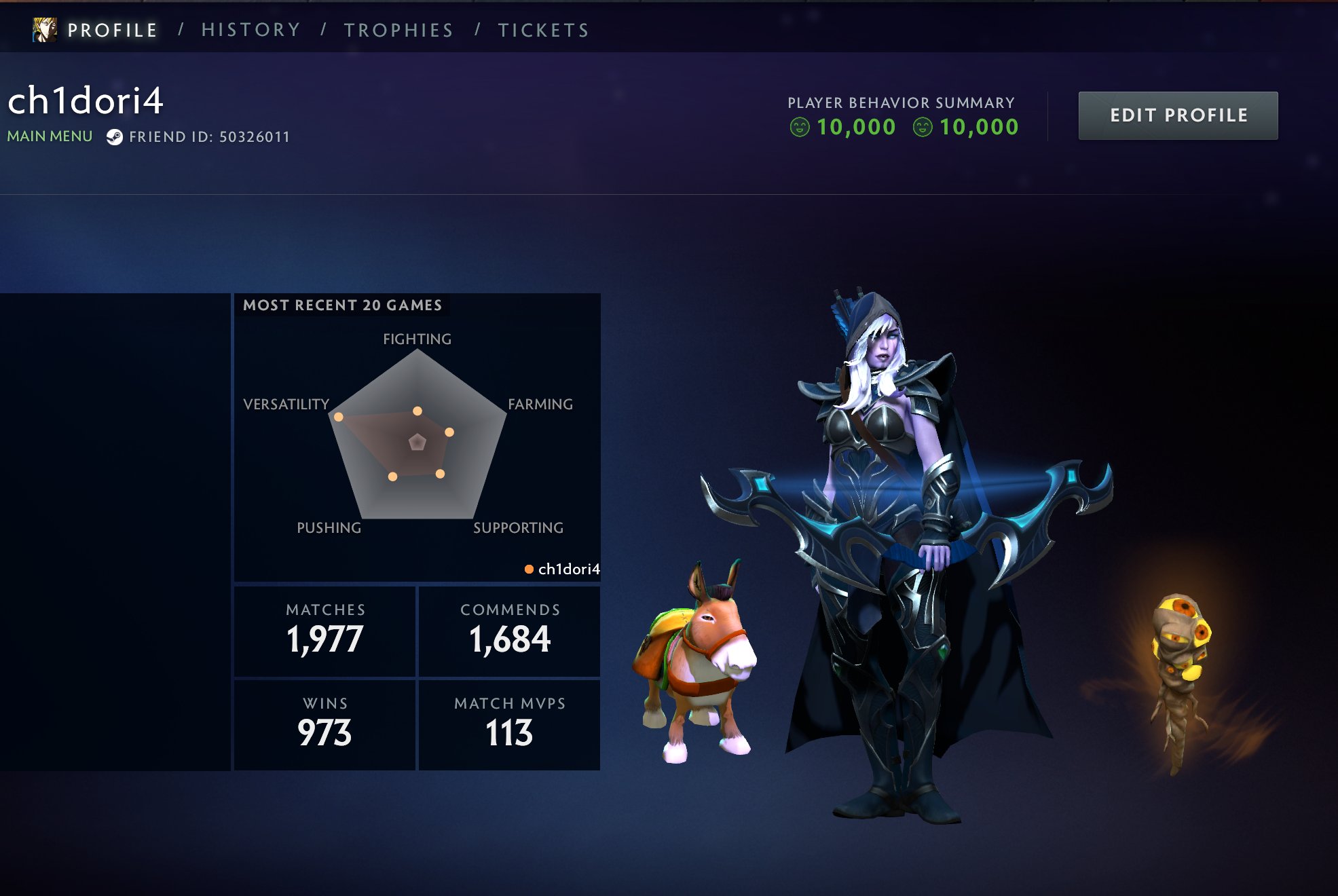Open the Trophies tab
This screenshot has height=896, width=1338.
tap(398, 30)
